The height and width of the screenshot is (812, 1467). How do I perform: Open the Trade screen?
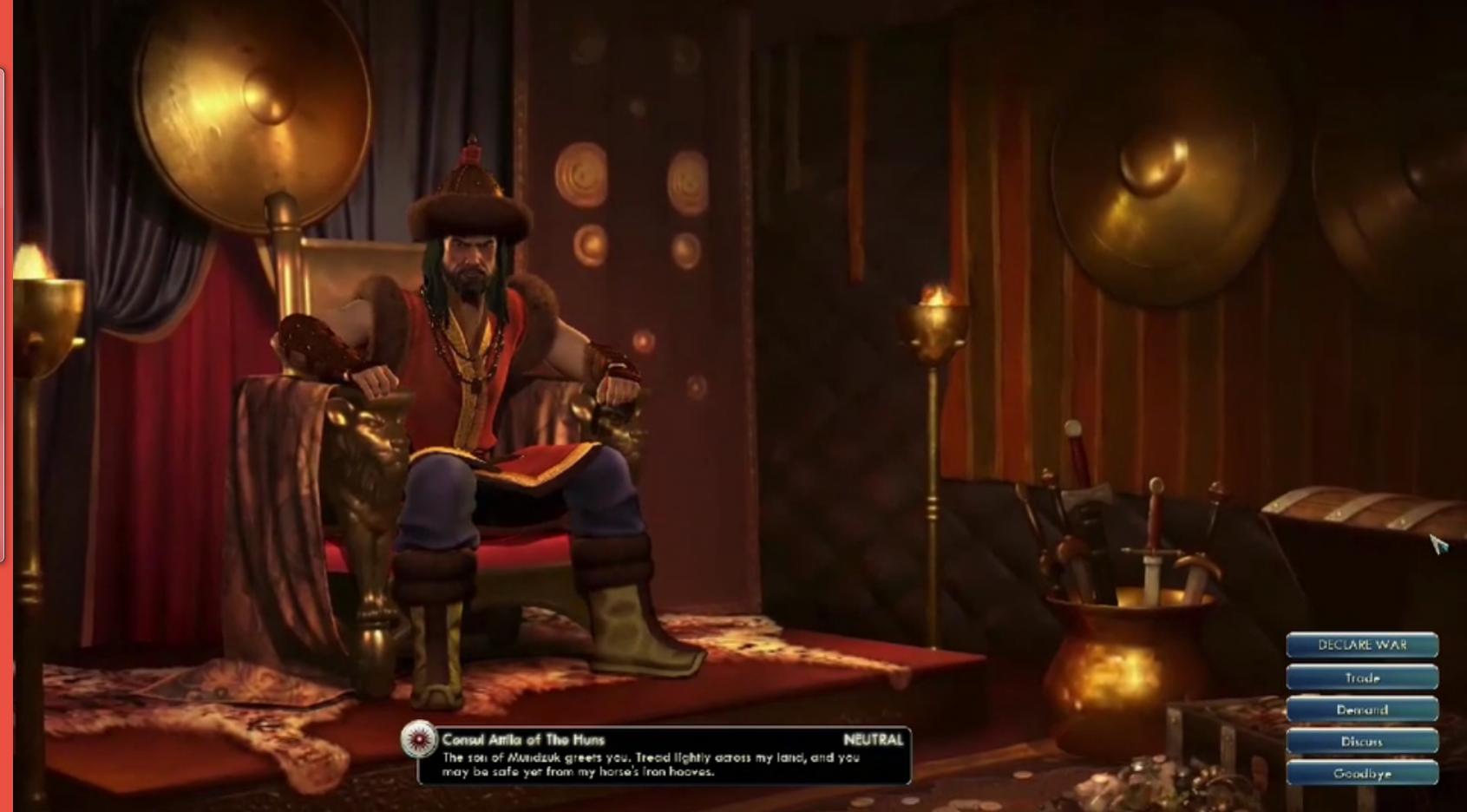coord(1361,678)
